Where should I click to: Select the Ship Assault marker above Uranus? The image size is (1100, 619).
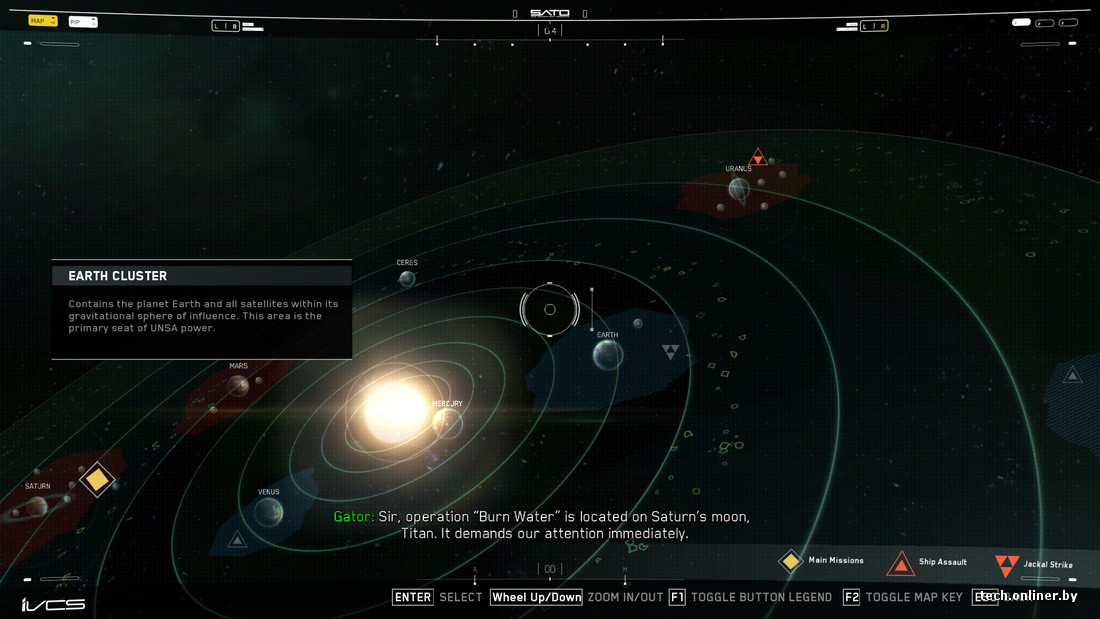[x=758, y=157]
